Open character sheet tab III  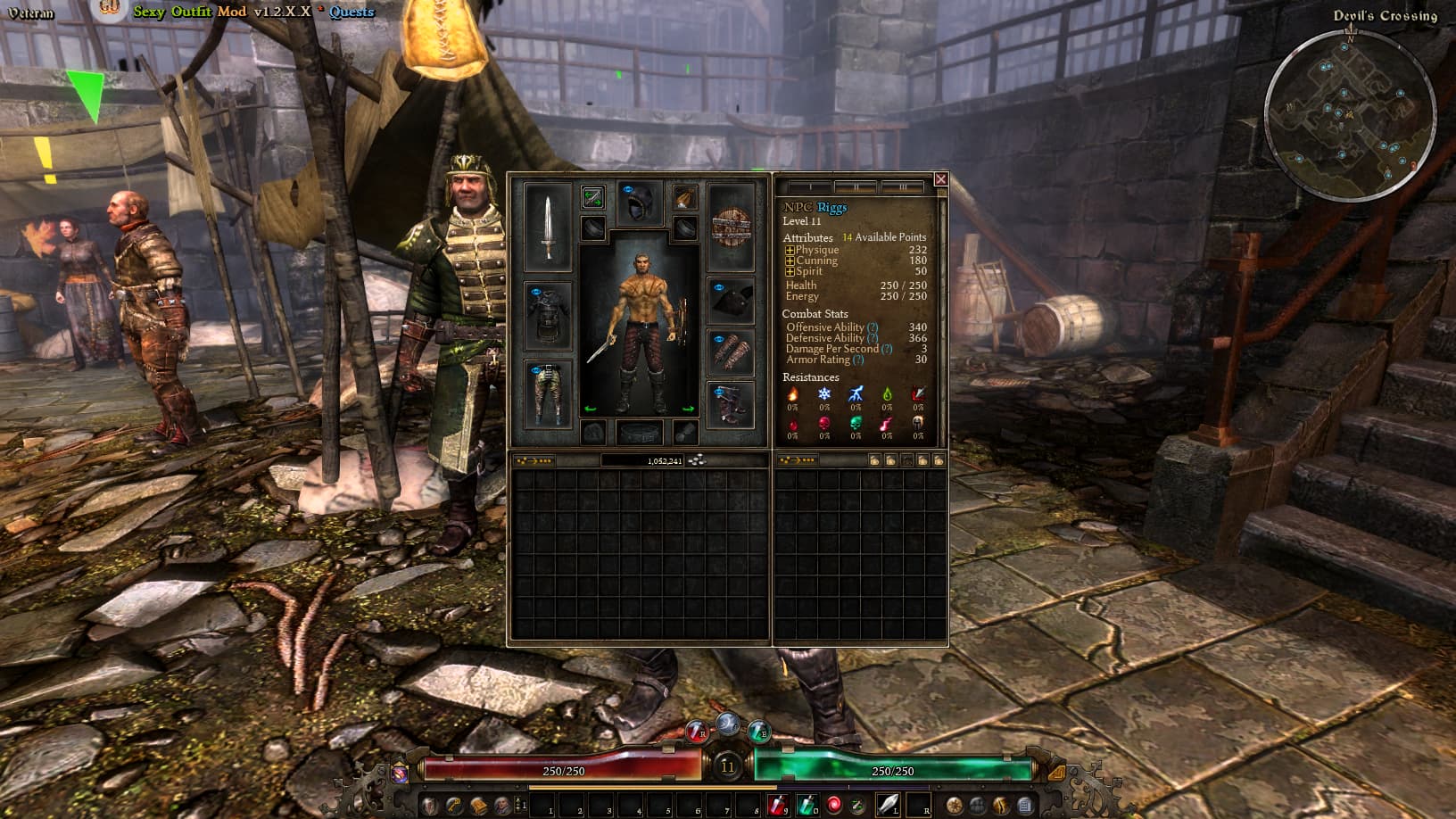pyautogui.click(x=901, y=187)
